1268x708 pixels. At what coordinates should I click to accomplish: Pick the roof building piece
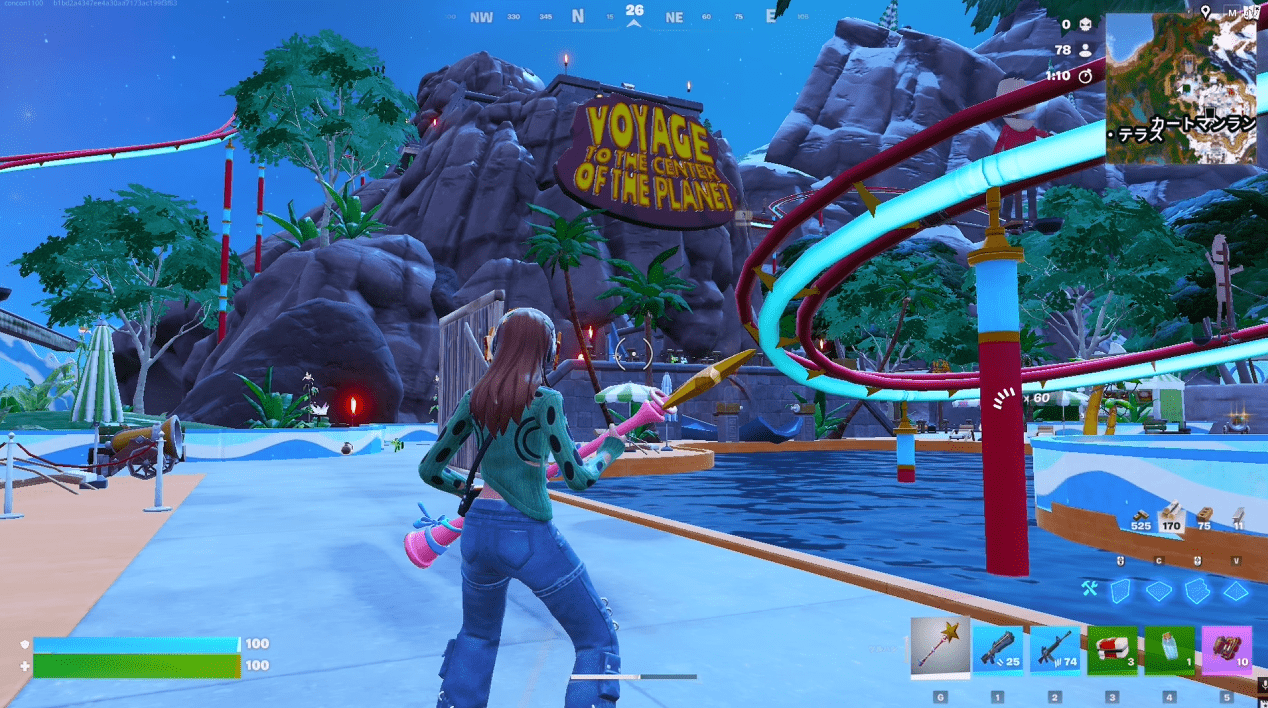[x=1236, y=590]
